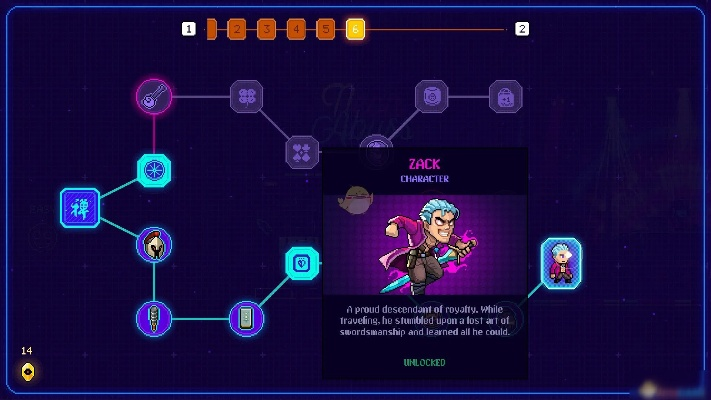The image size is (711, 400).
Task: Choose the broken heart shield node
Action: point(302,263)
